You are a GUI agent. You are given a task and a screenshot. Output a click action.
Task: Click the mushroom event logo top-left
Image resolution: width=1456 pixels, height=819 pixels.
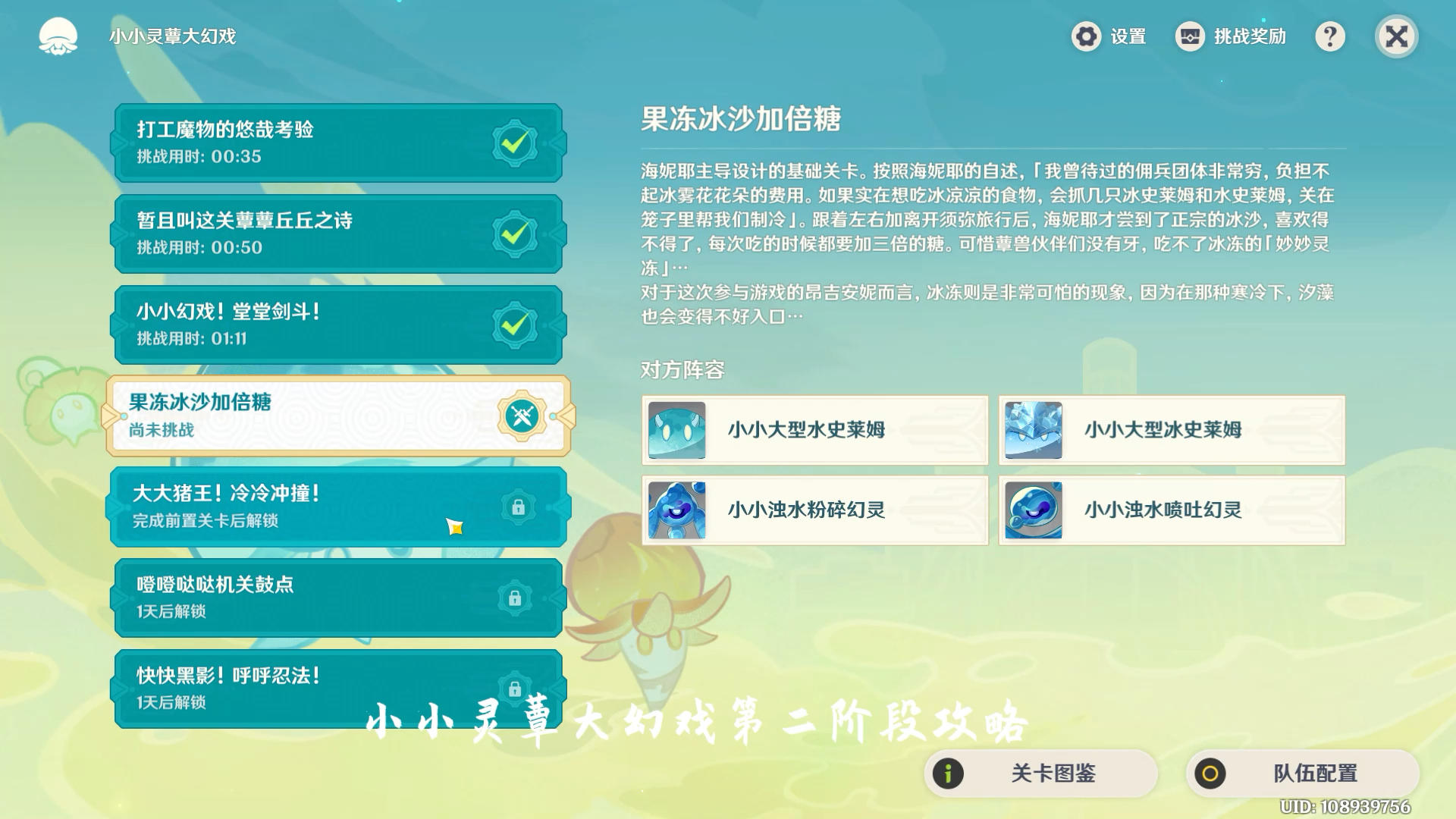(59, 36)
